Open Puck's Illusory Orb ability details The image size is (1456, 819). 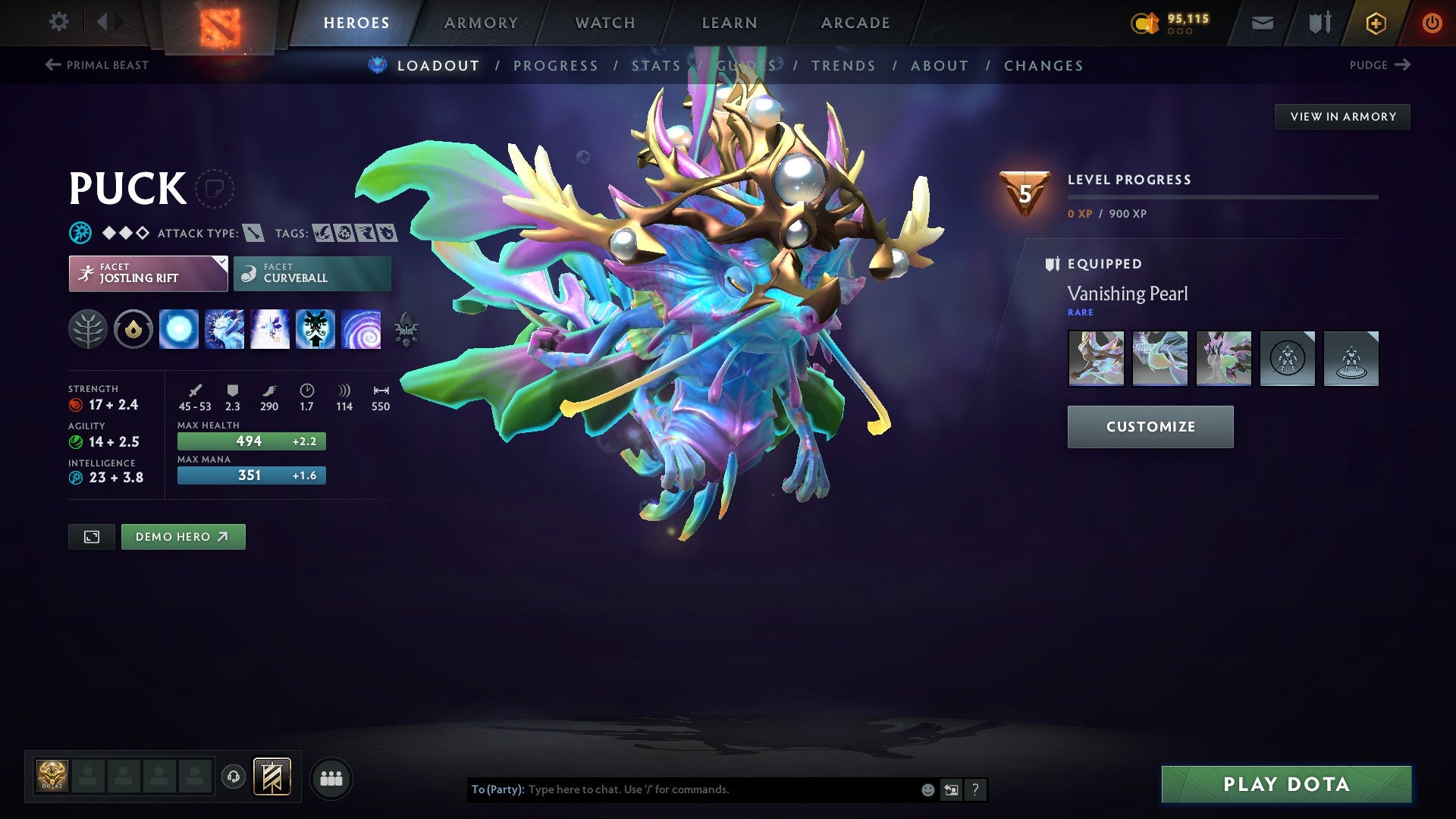180,329
